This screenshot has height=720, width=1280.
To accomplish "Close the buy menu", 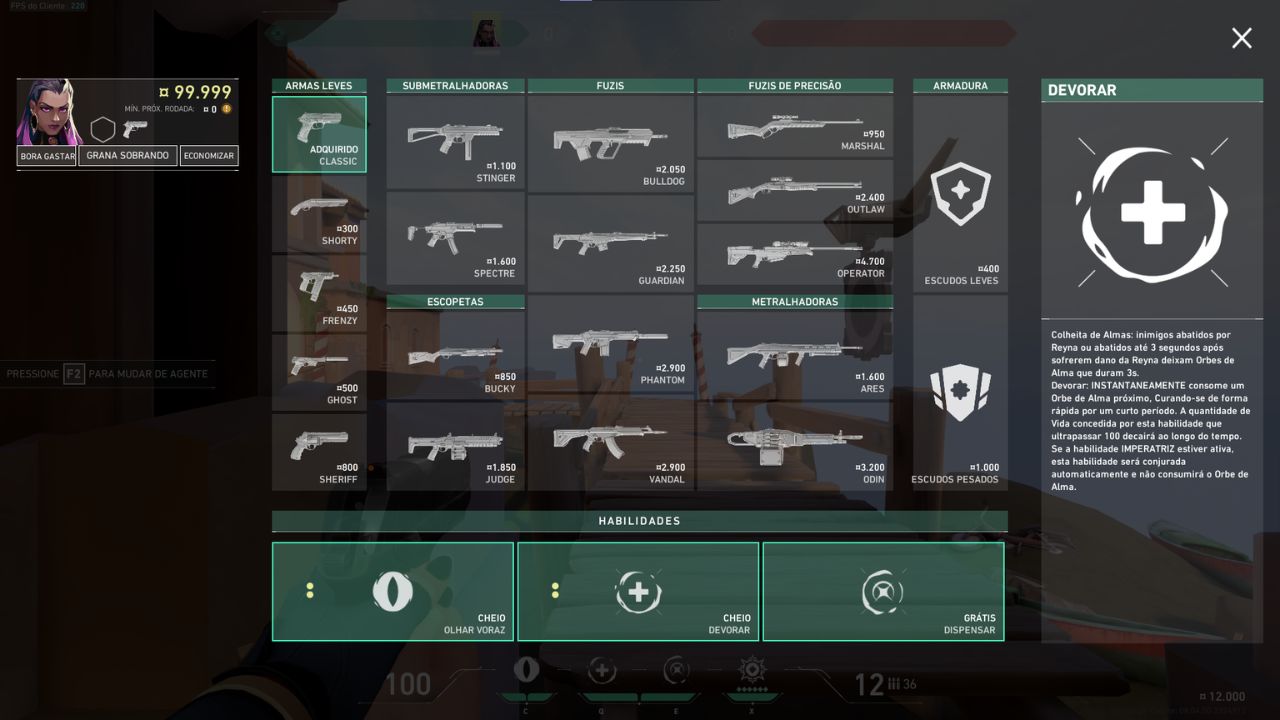I will pyautogui.click(x=1241, y=38).
